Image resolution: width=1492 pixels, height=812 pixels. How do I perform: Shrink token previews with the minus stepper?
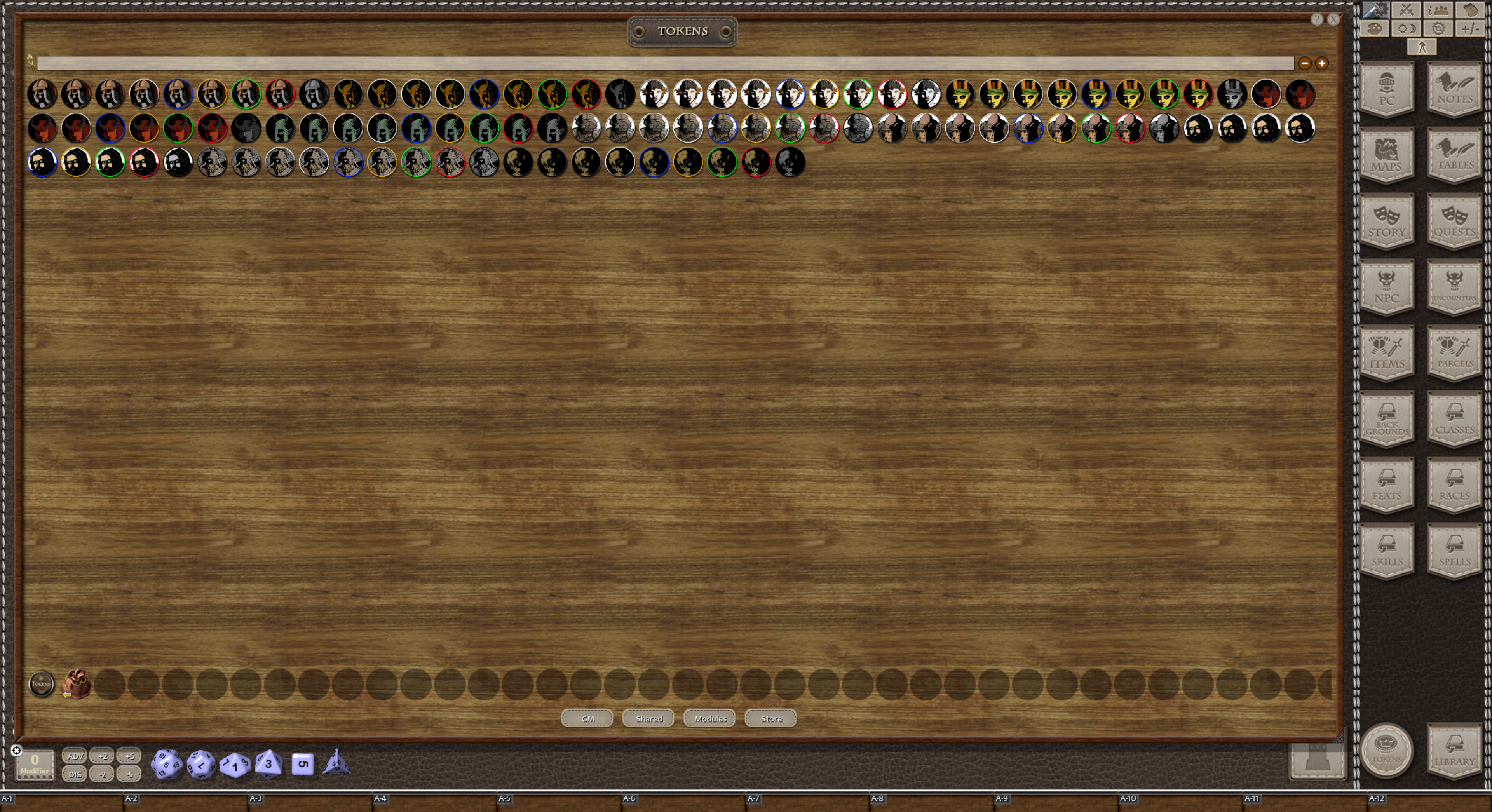coord(1305,64)
